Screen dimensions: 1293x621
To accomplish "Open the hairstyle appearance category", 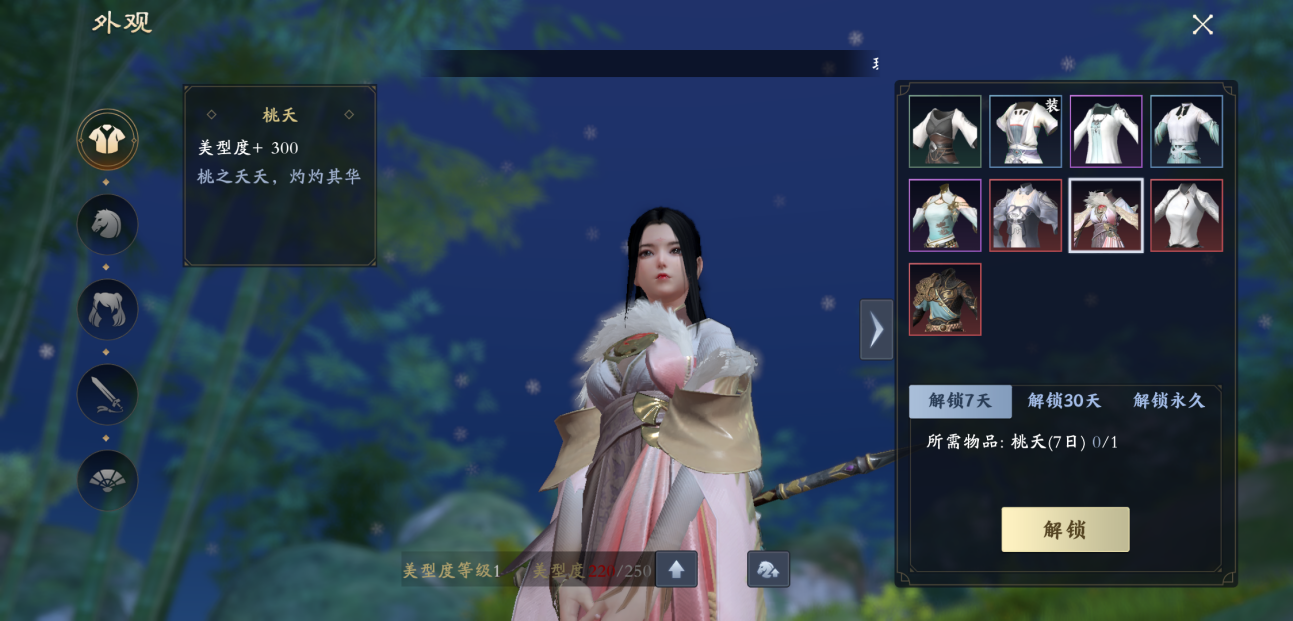I will pos(107,309).
